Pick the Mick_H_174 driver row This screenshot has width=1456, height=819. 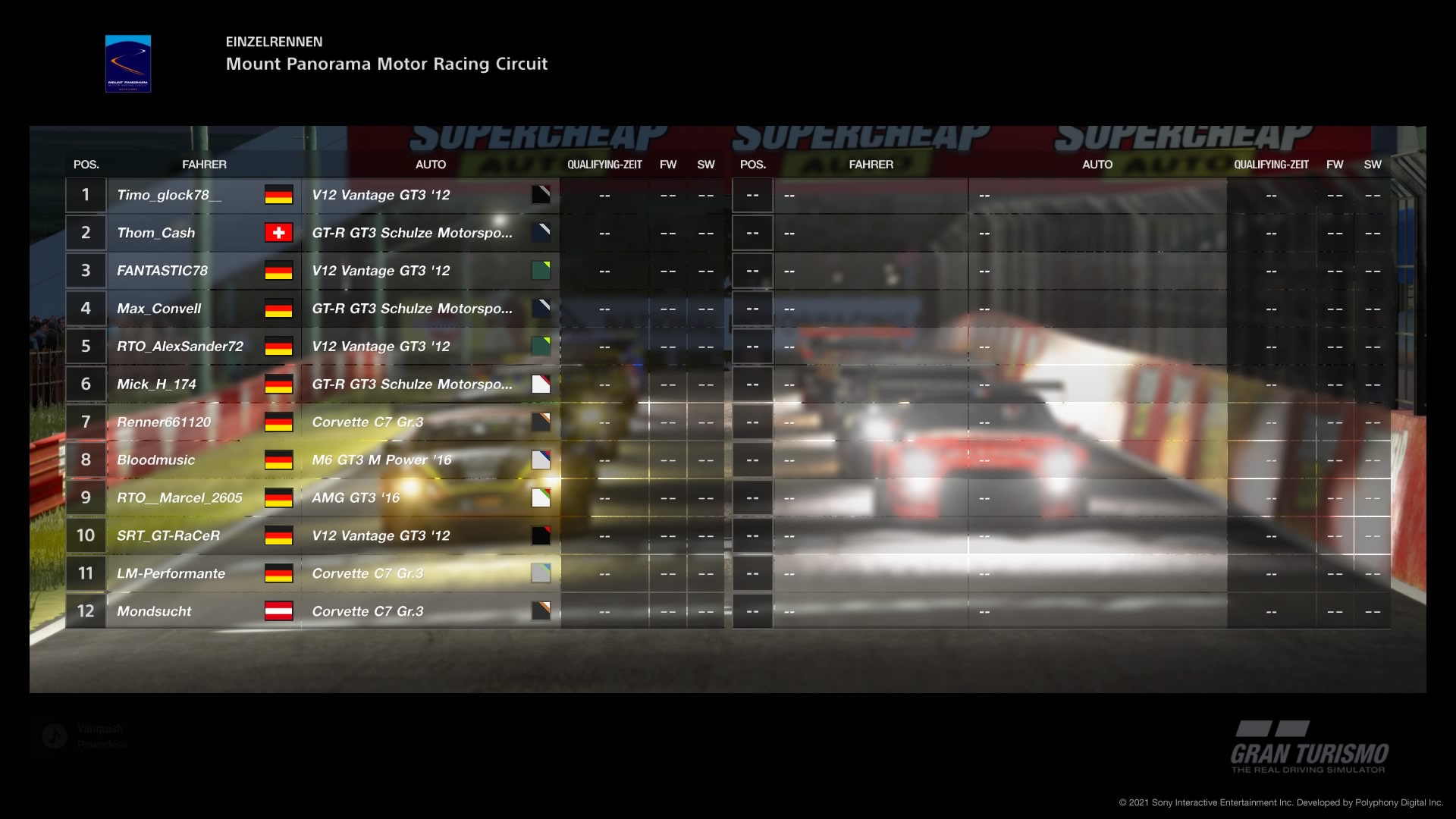[157, 384]
